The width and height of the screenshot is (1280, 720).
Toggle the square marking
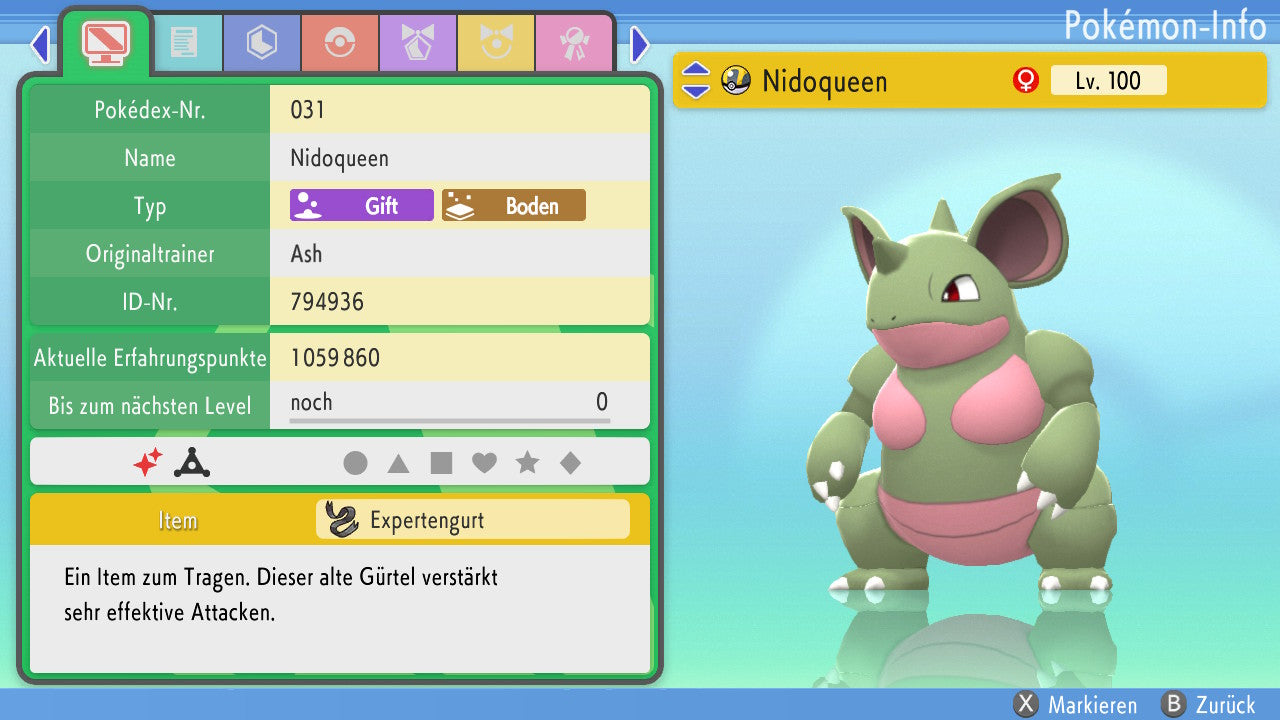[441, 463]
